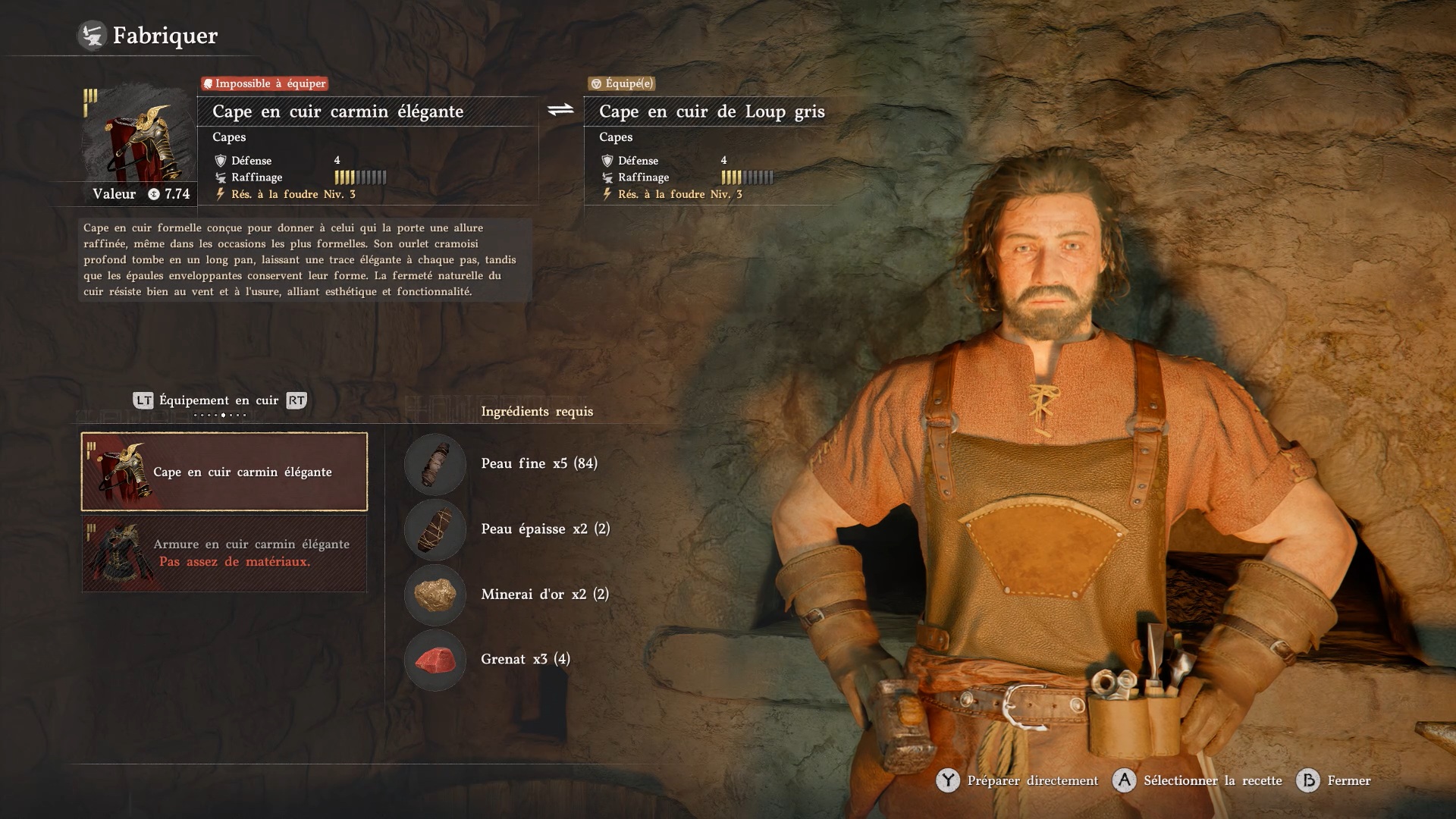
Task: Choose the Armure en cuir carmin élégante recipe
Action: [224, 554]
